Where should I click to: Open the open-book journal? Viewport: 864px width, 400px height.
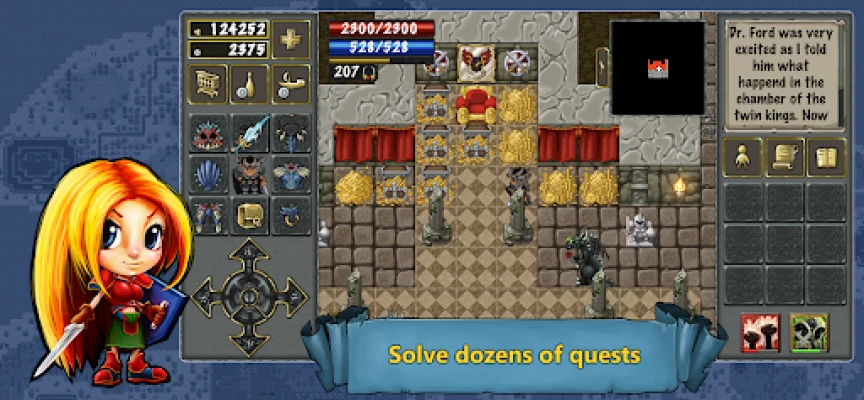826,159
